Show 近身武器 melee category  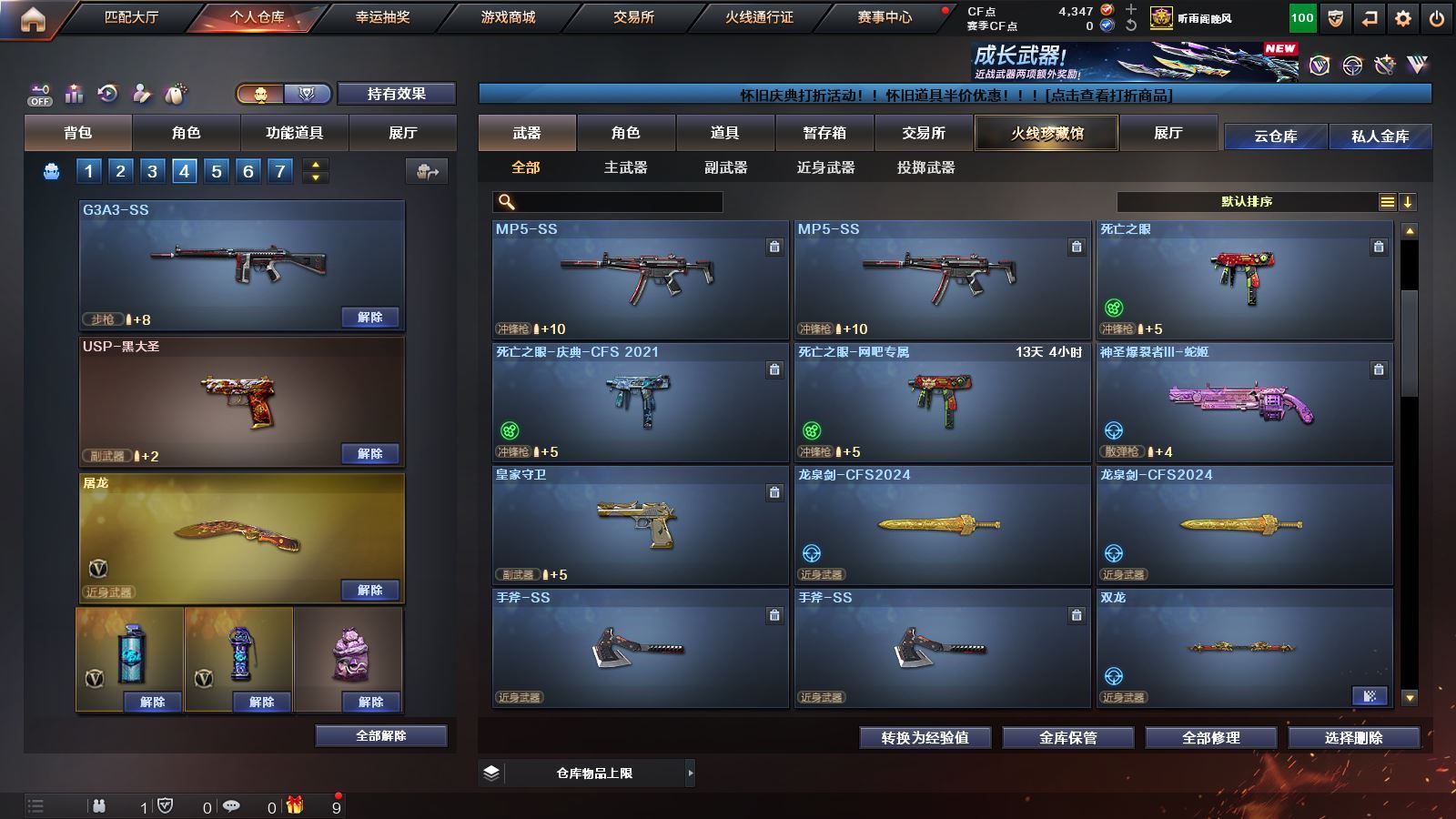pos(825,167)
